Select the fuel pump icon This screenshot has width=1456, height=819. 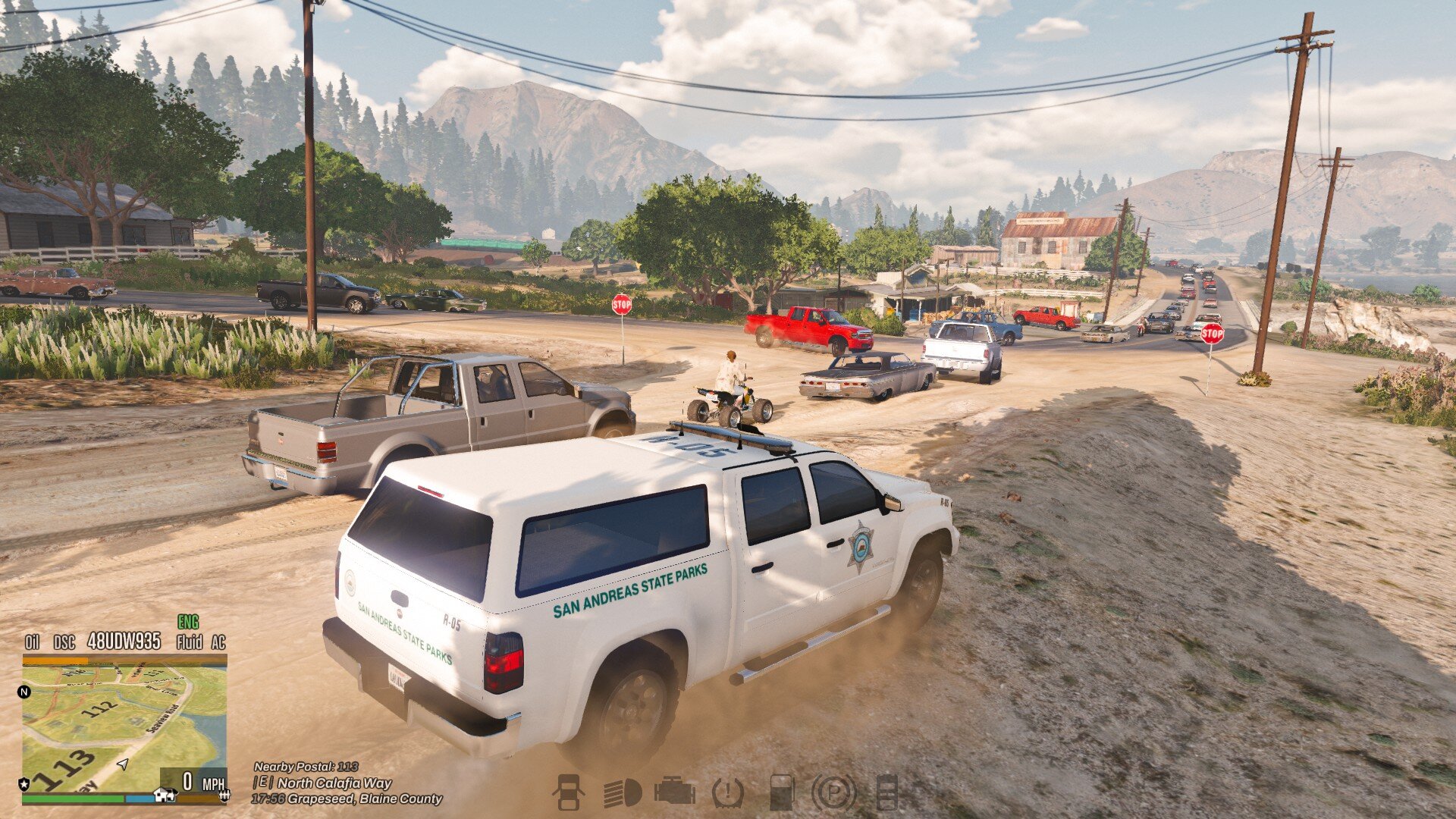[x=781, y=792]
